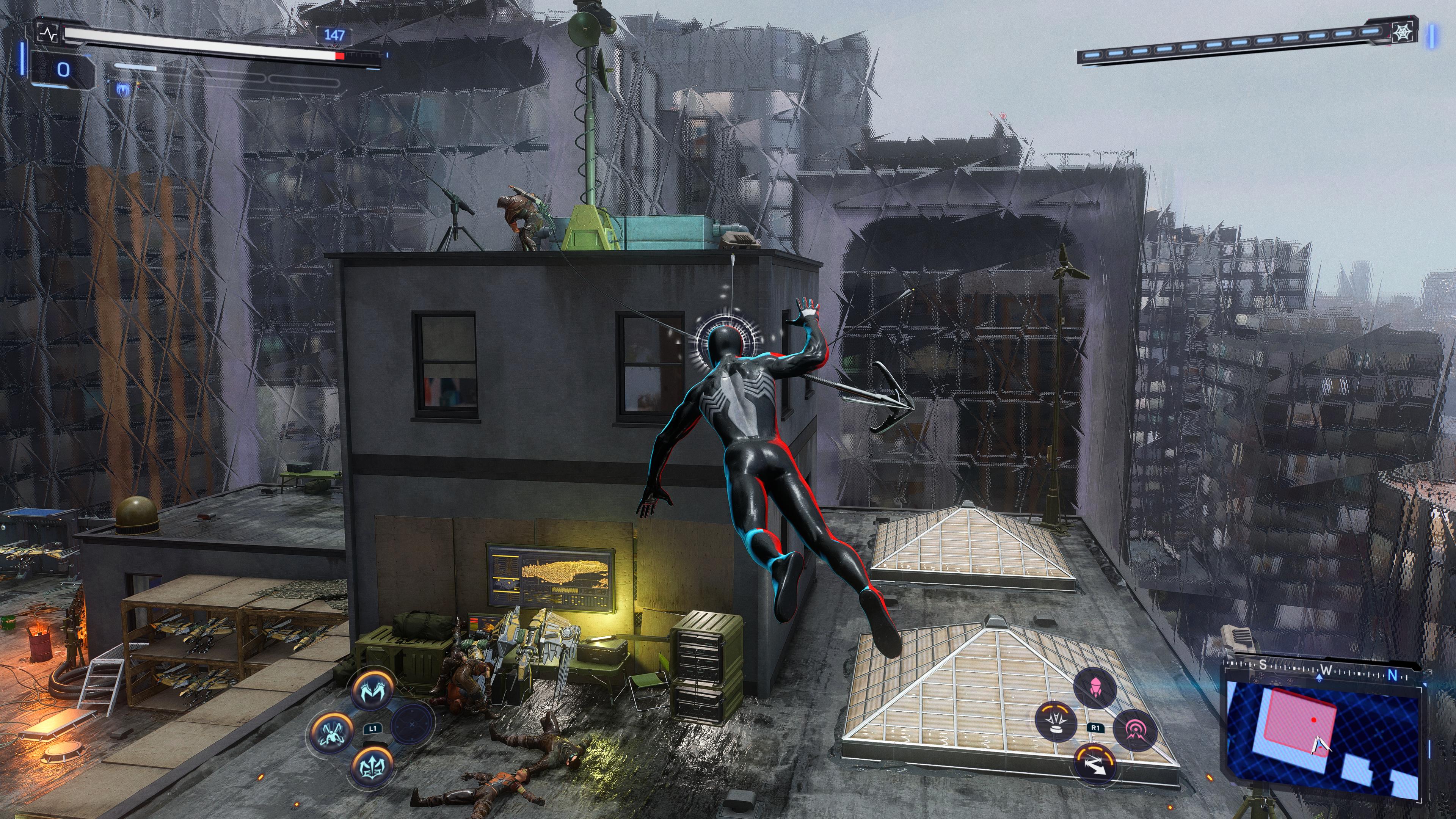Activate the twin-claw symbiote ability on top
The width and height of the screenshot is (1456, 819).
point(372,689)
